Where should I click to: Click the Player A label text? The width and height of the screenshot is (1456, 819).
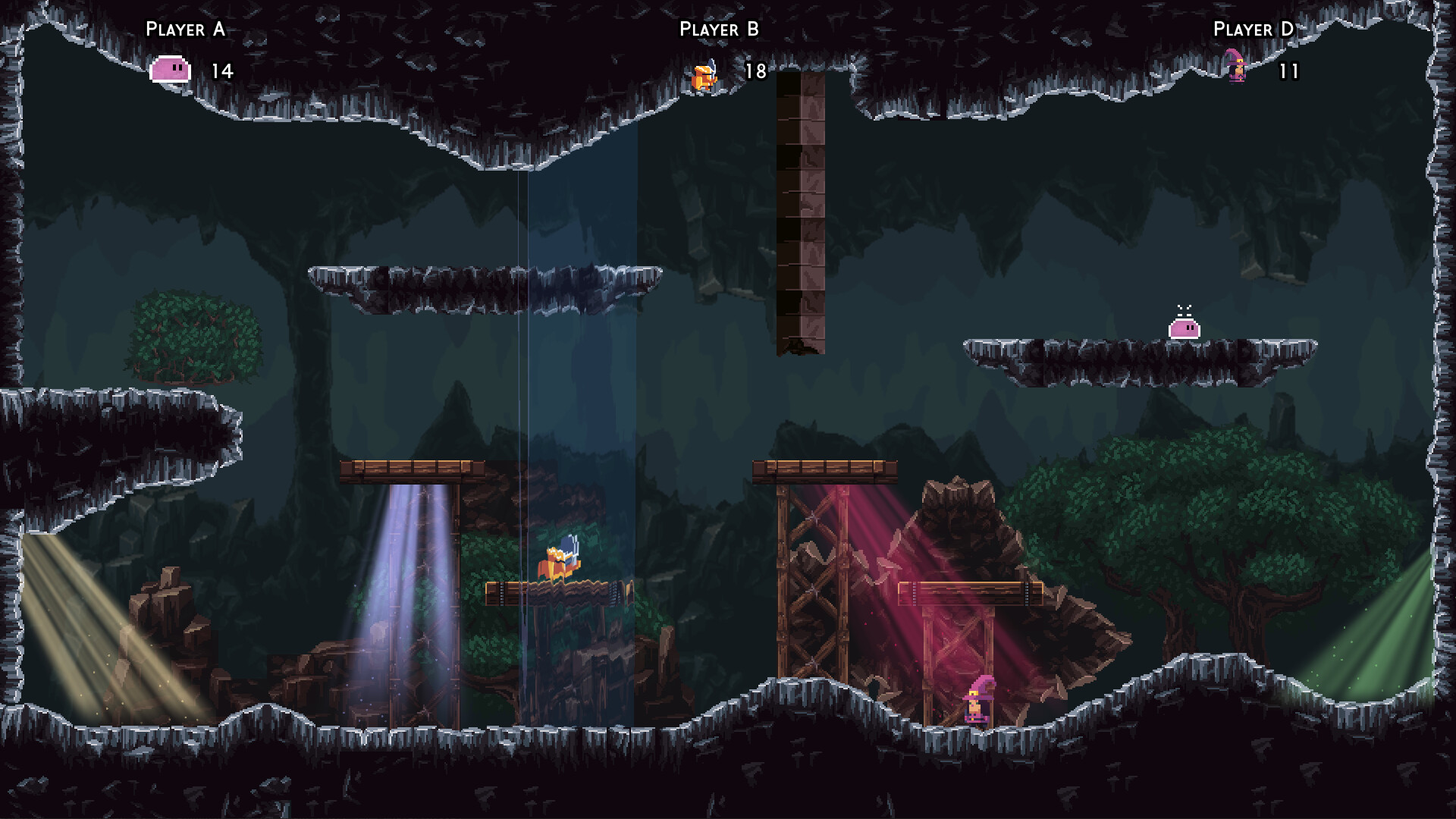click(184, 30)
